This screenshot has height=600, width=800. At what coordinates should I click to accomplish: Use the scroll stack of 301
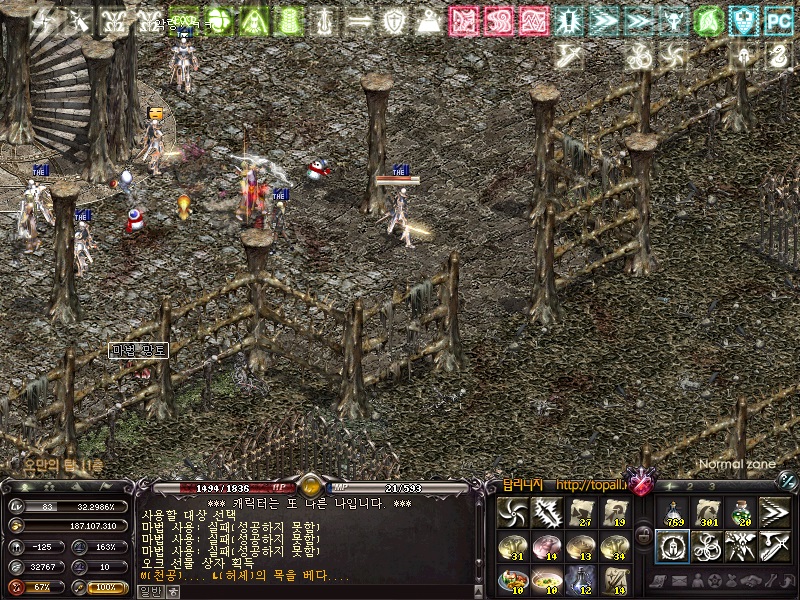(x=706, y=511)
